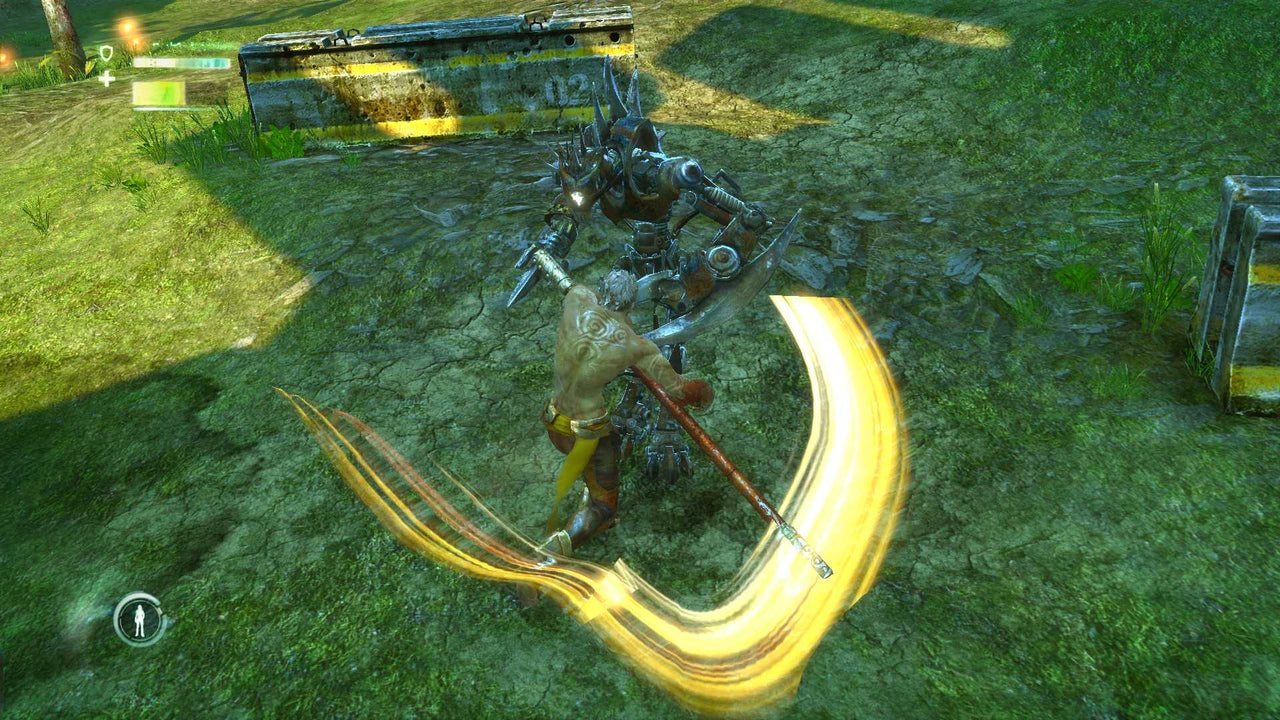The width and height of the screenshot is (1280, 720).
Task: Click the humanoid figure inside the circular HUD indicator
Action: click(137, 618)
